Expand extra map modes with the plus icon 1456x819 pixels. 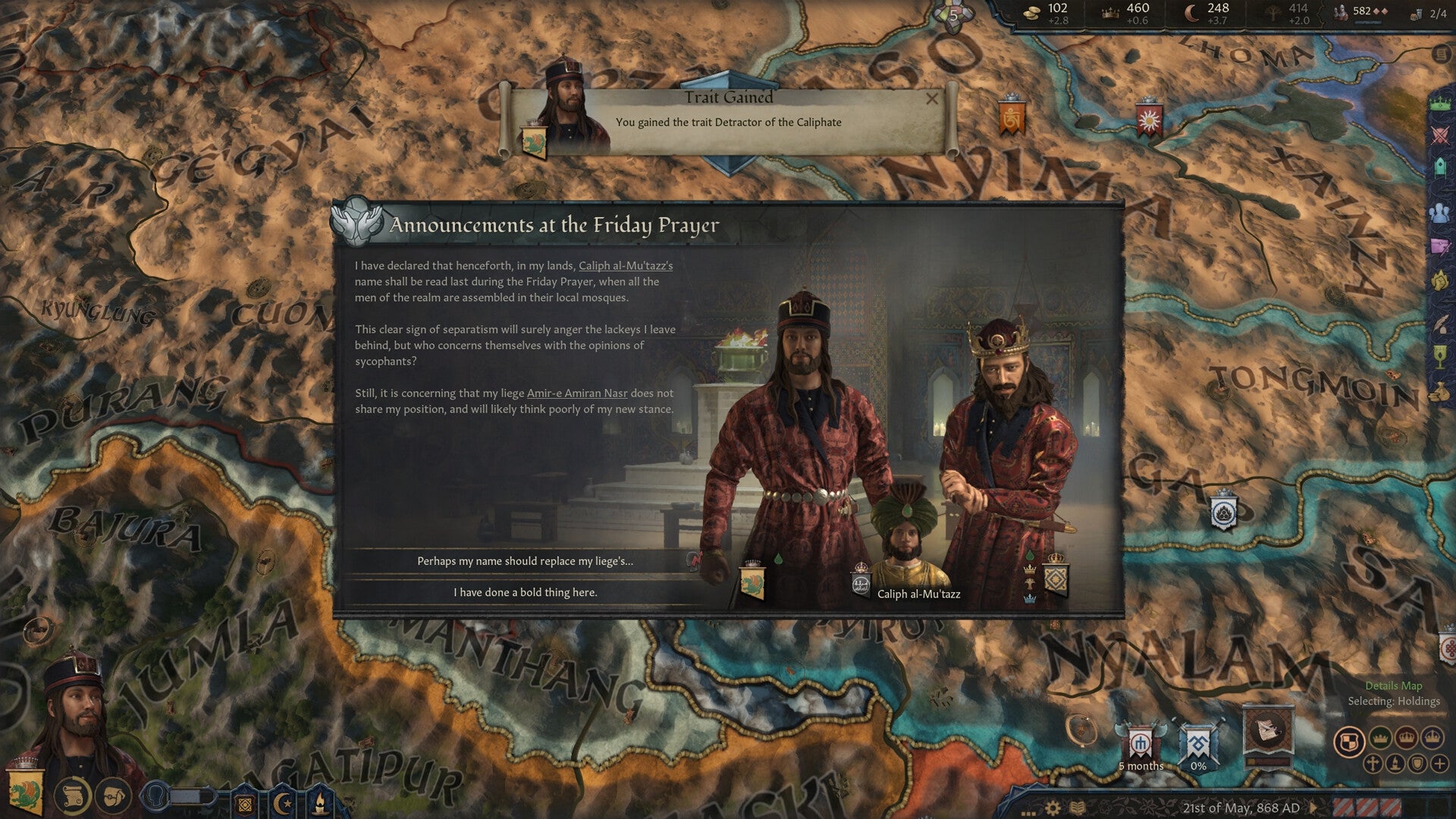pos(1439,764)
